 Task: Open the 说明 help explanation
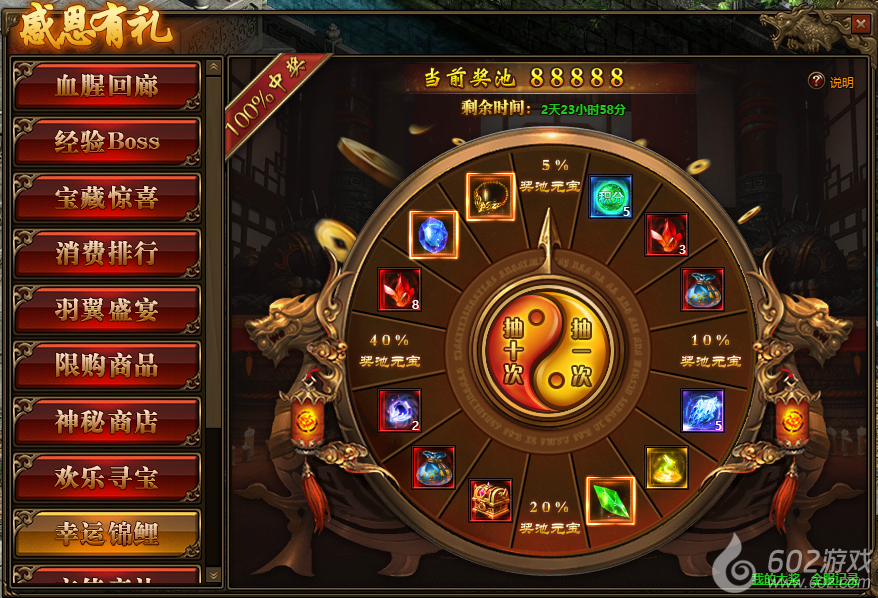[x=832, y=82]
